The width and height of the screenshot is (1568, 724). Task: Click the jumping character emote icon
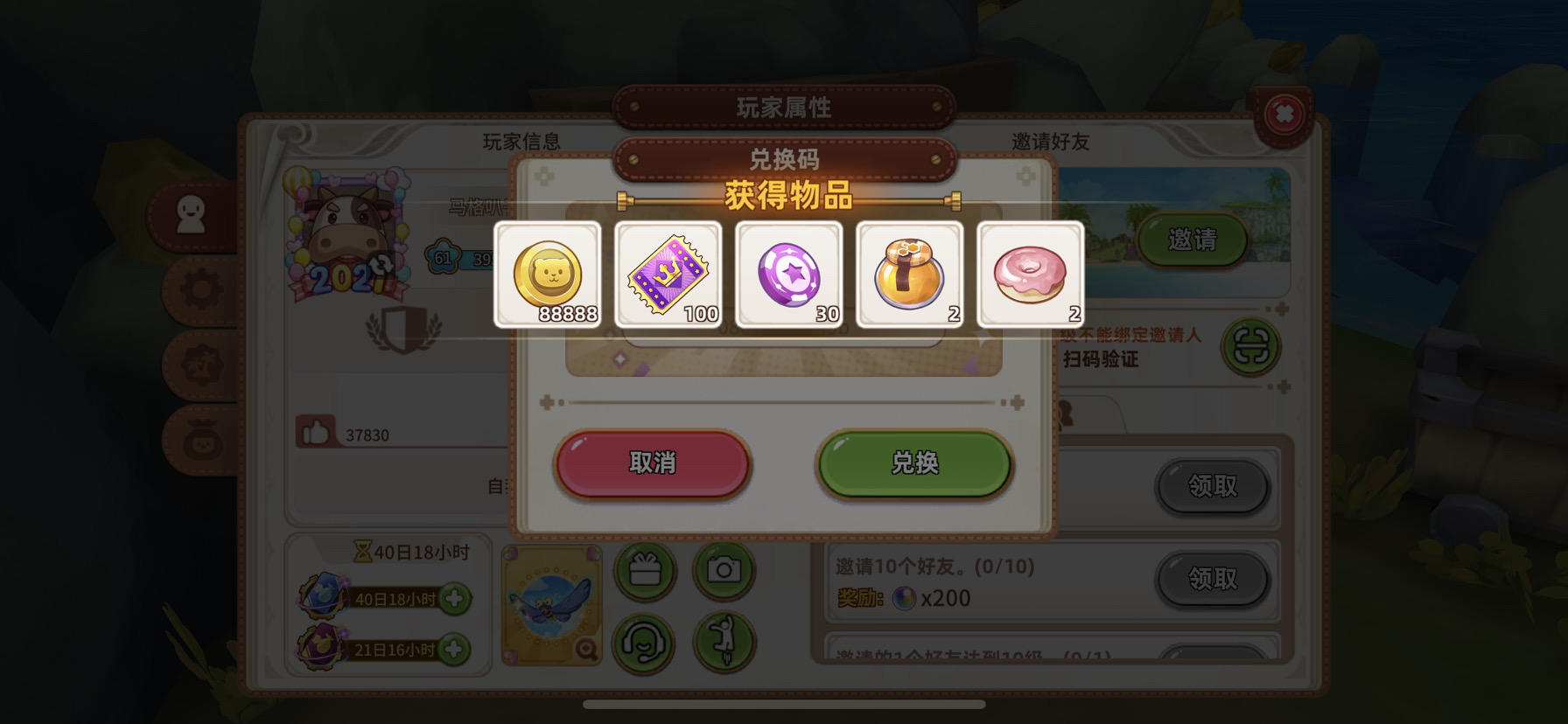tap(723, 644)
